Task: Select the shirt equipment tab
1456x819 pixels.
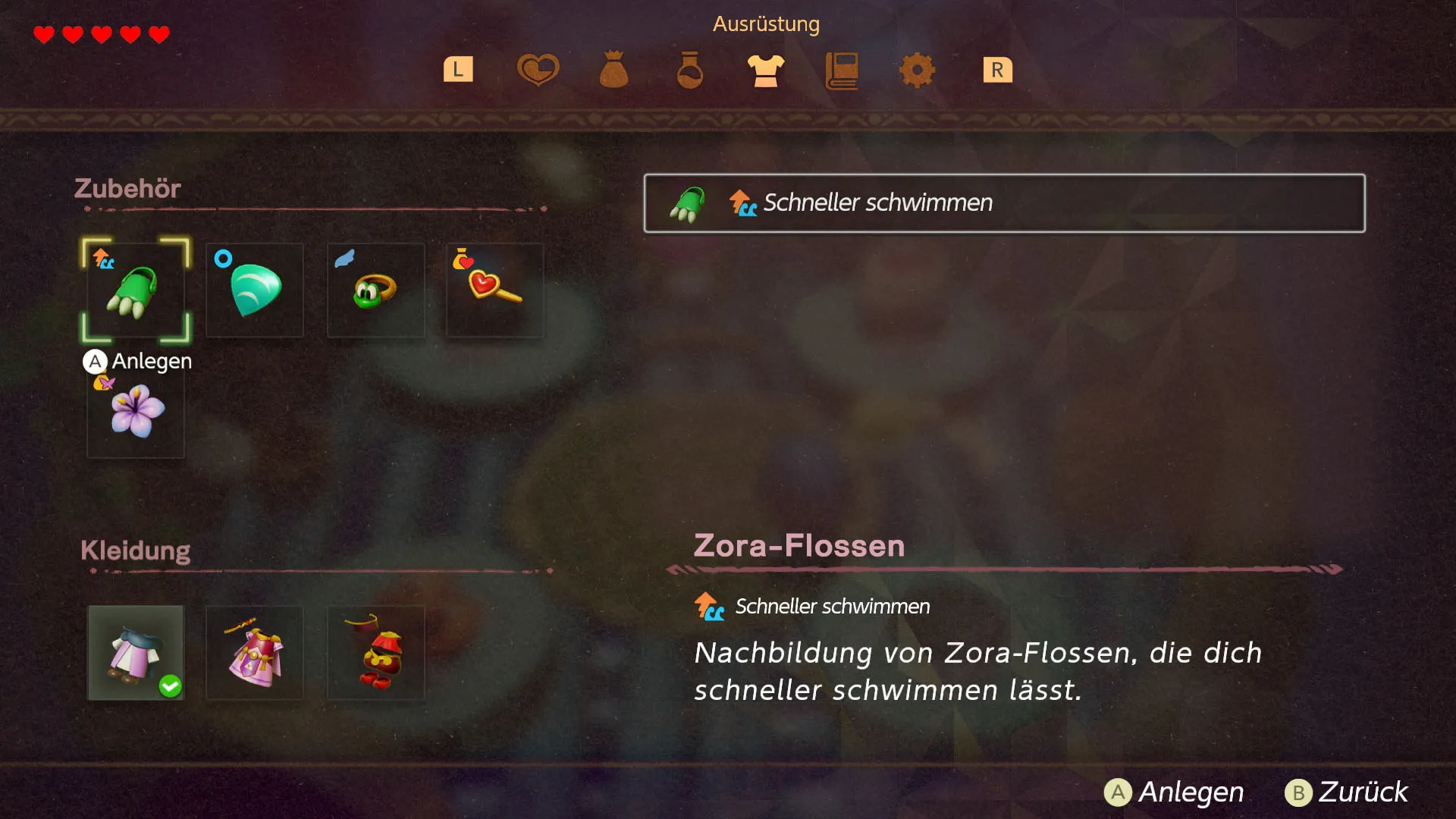Action: click(x=765, y=70)
